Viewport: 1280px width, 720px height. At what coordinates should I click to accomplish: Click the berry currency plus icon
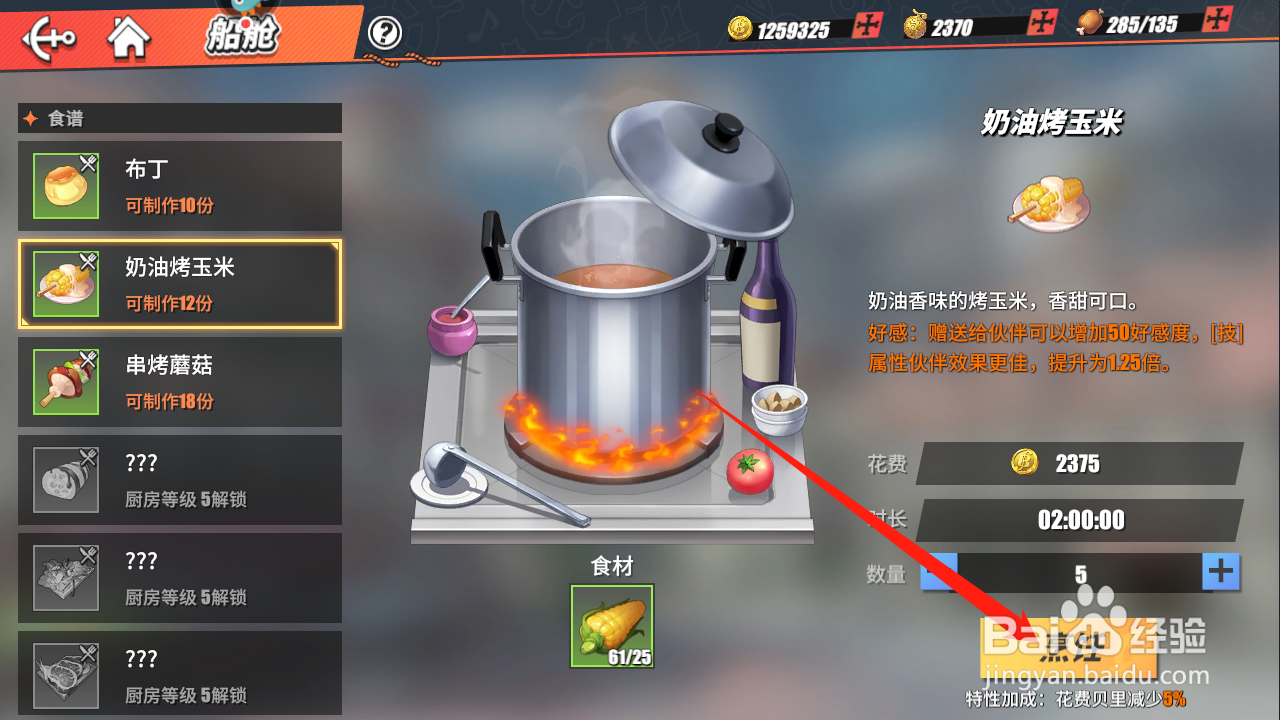pos(1041,21)
